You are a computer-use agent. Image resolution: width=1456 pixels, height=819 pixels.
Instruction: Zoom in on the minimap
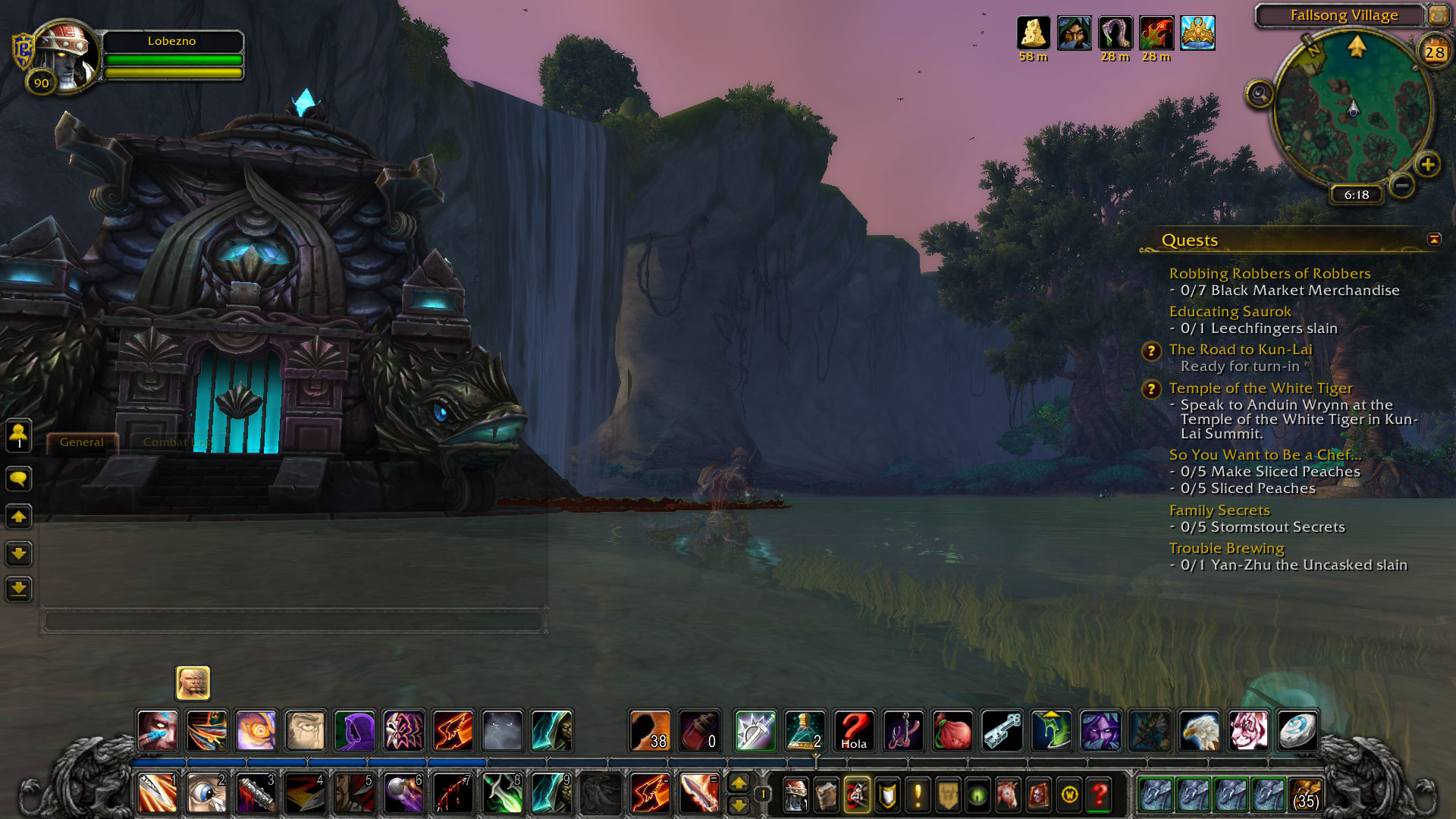click(x=1427, y=164)
